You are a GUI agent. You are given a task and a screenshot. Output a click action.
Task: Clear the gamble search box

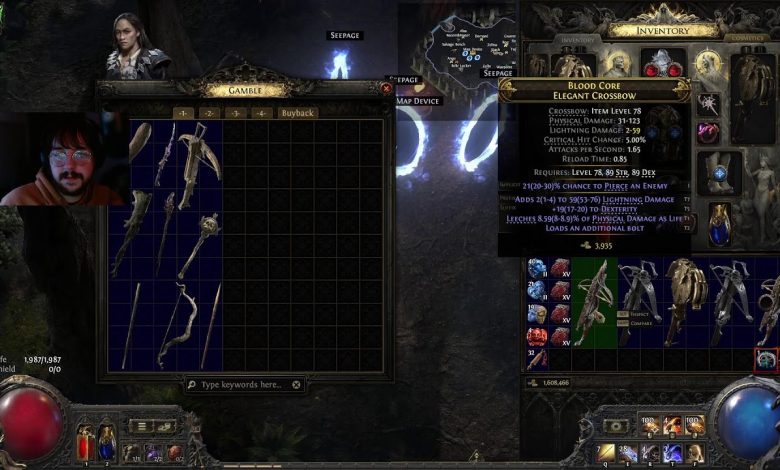coord(297,384)
